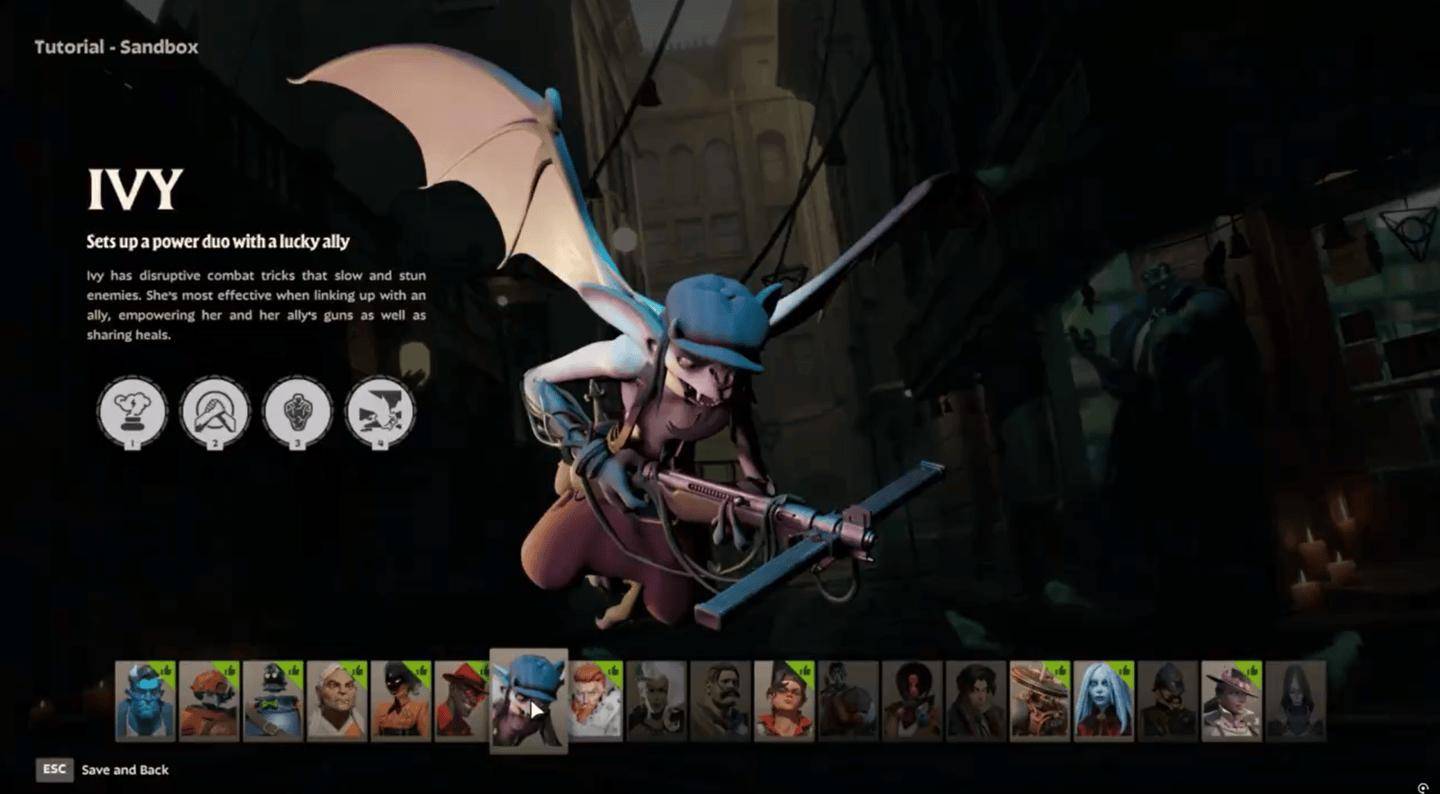Image resolution: width=1440 pixels, height=794 pixels.
Task: Click the Save and Back button
Action: [124, 770]
